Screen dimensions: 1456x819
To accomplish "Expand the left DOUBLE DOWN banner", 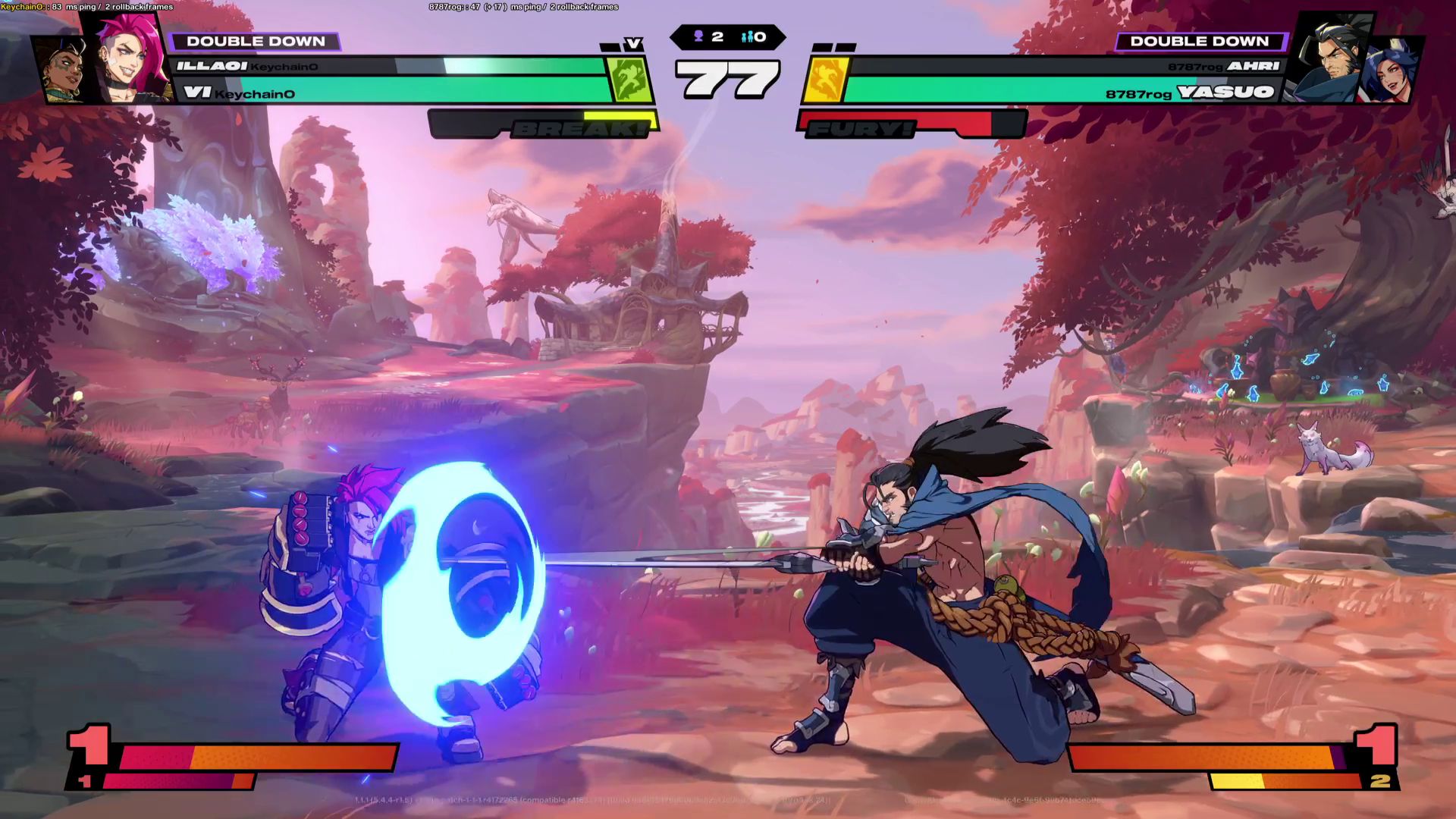I will (258, 42).
